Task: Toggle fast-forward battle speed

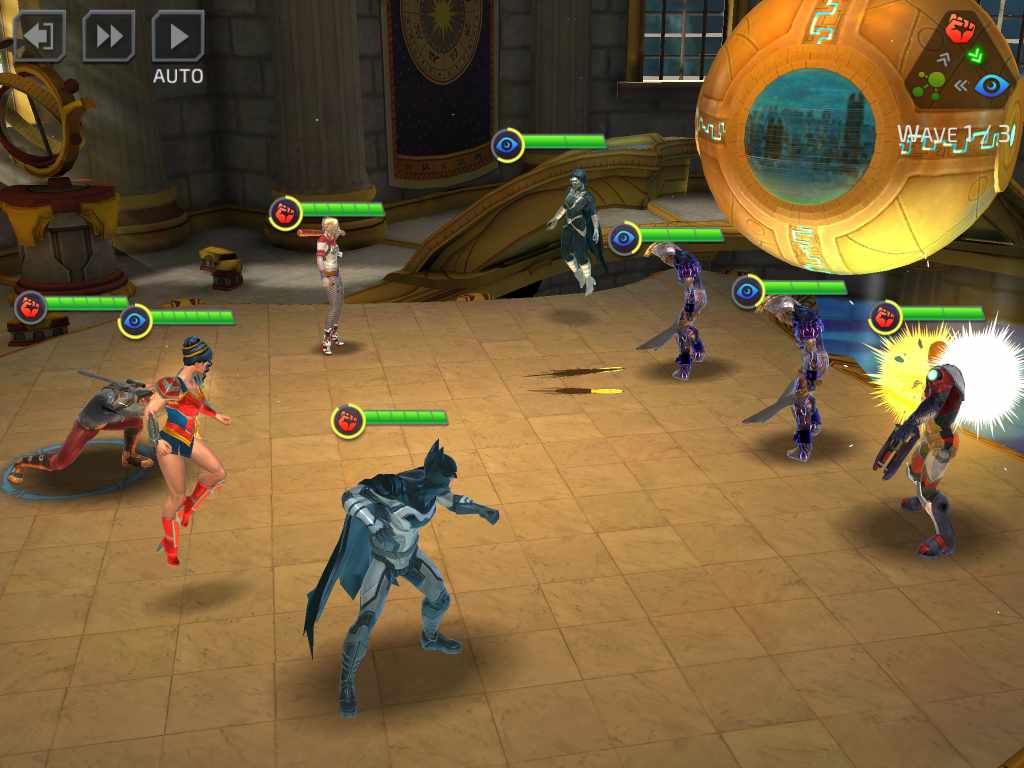Action: pos(108,37)
